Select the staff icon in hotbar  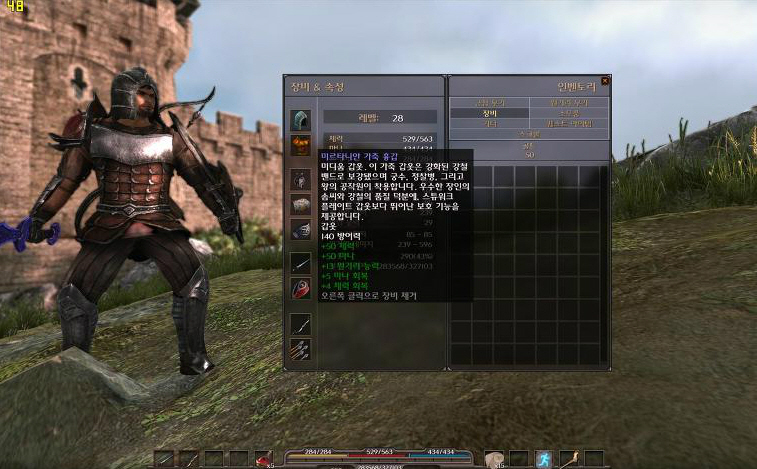tap(568, 459)
